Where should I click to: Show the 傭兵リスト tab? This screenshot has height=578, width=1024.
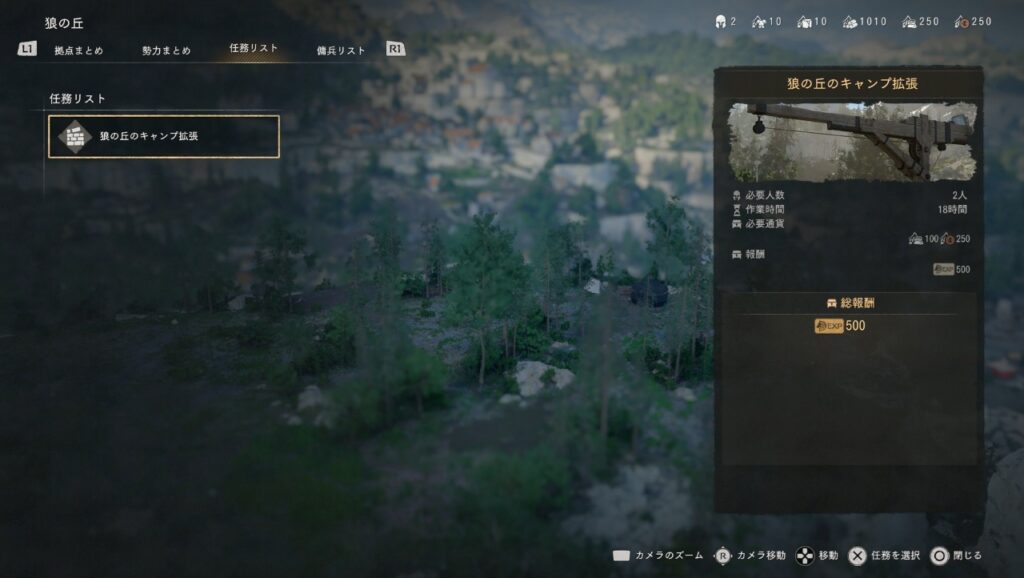click(x=341, y=50)
